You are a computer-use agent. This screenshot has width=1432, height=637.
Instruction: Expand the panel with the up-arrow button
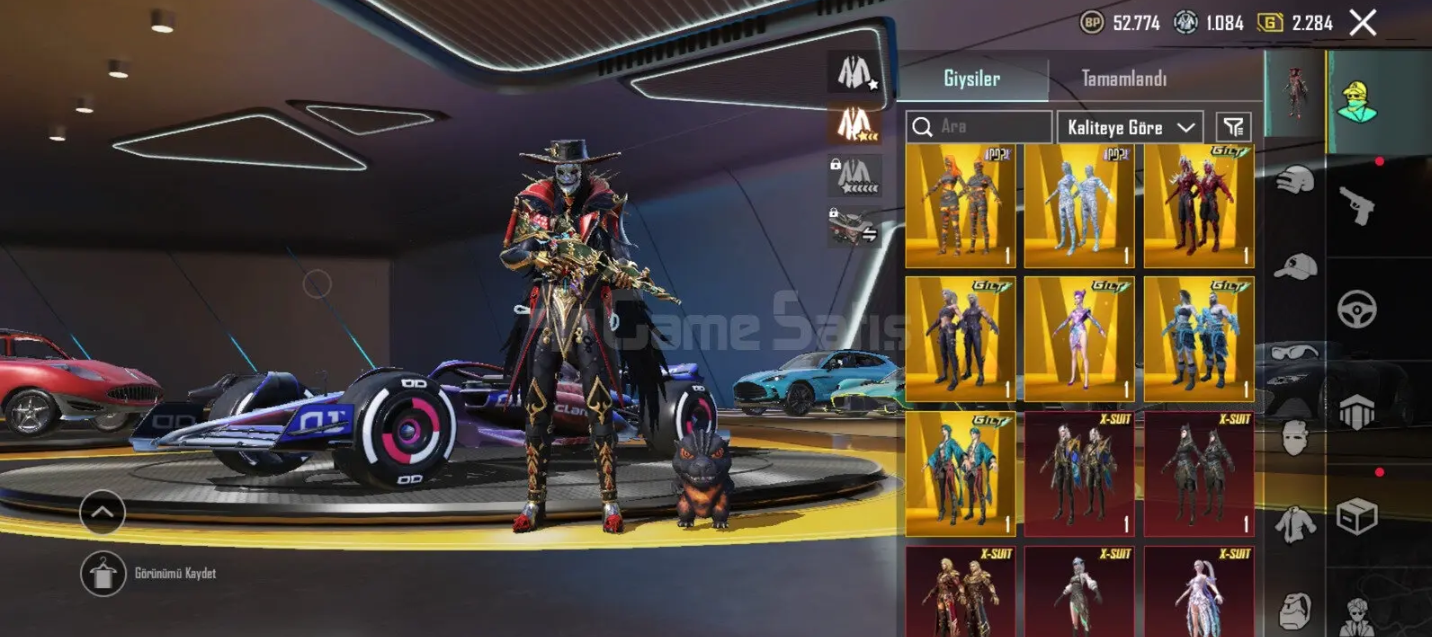pos(103,512)
